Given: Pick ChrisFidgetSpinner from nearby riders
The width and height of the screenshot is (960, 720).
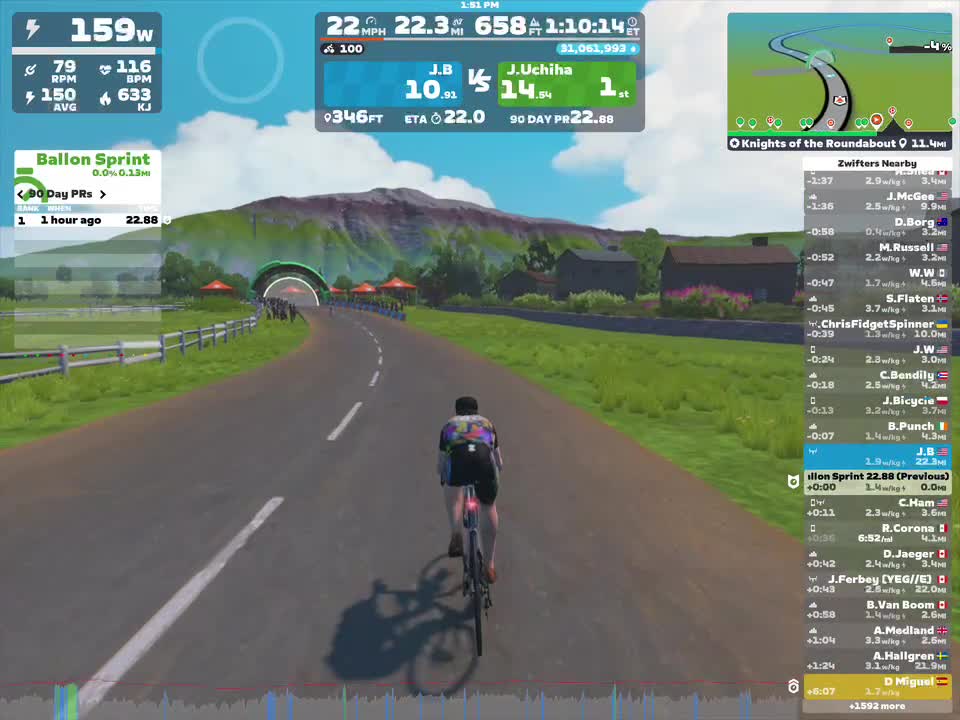Looking at the screenshot, I should 877,329.
